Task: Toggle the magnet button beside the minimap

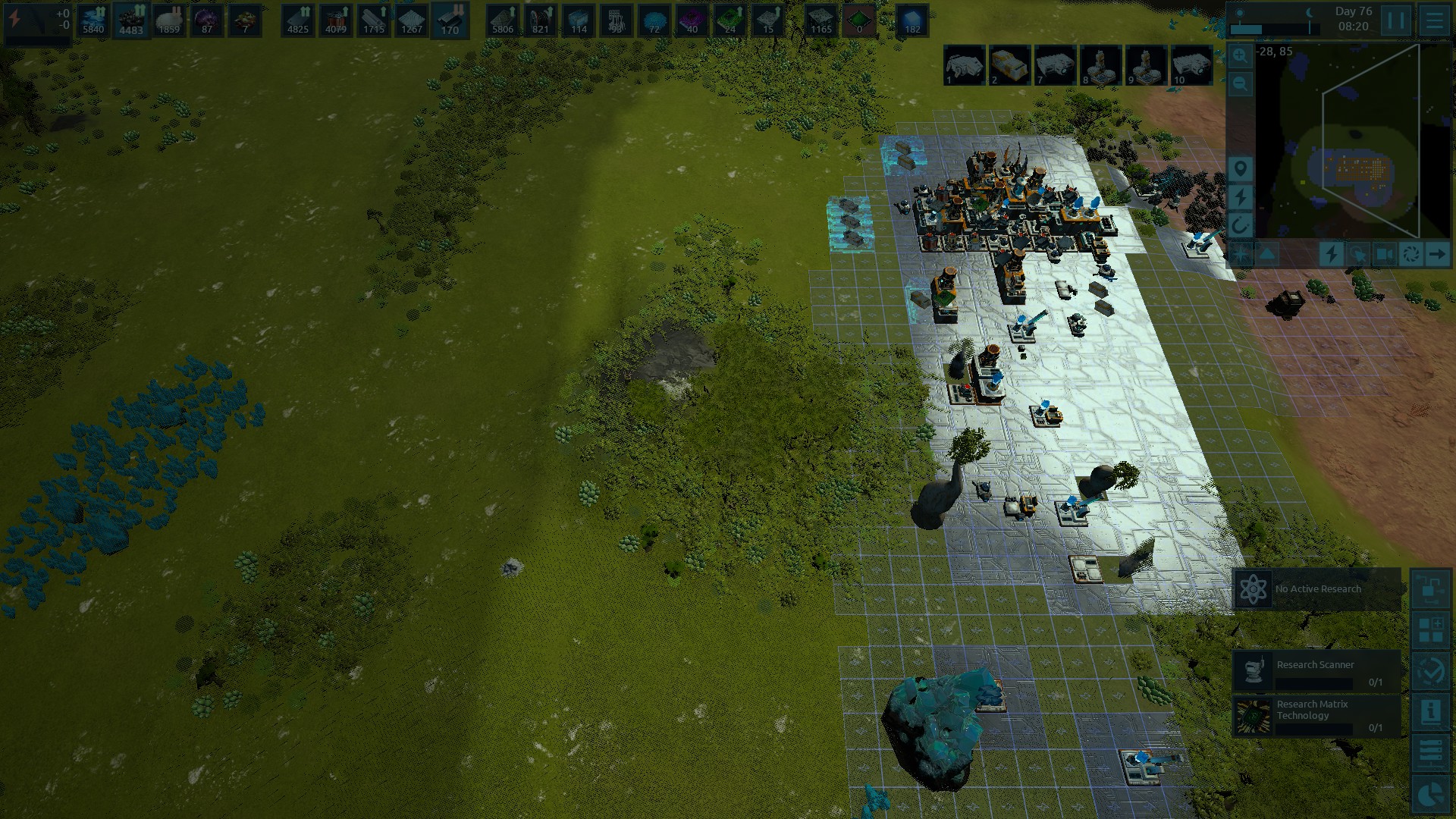Action: coord(1241,225)
